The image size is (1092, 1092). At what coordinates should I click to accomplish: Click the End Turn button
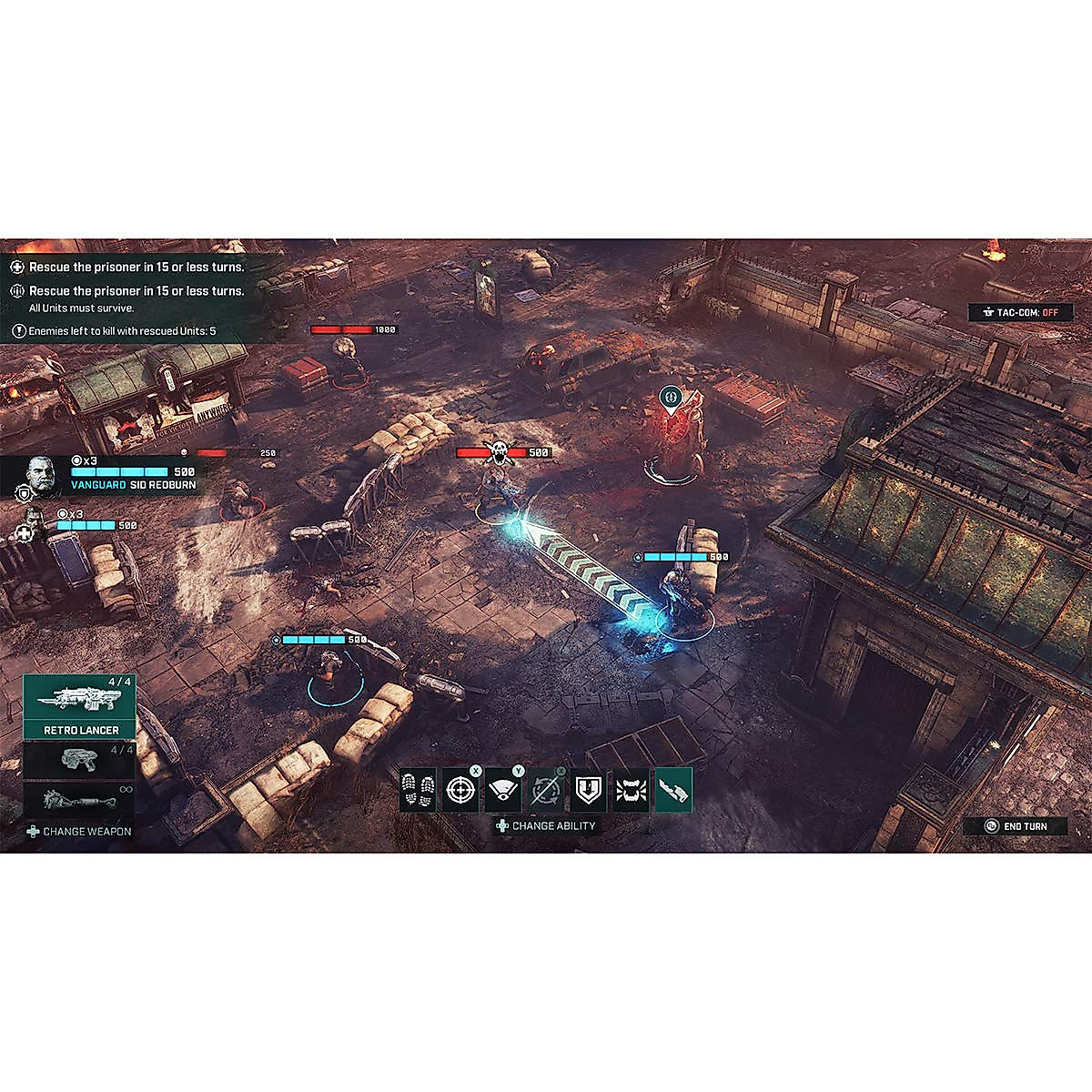[1016, 826]
